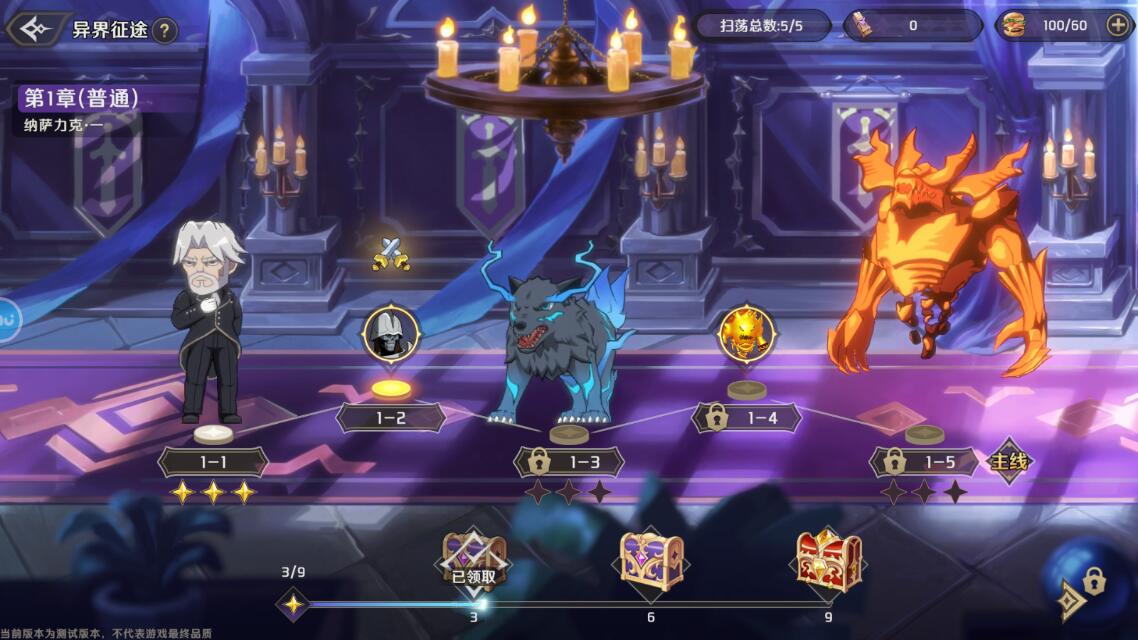The height and width of the screenshot is (640, 1138).
Task: Select locked stage 1-5
Action: (x=924, y=462)
